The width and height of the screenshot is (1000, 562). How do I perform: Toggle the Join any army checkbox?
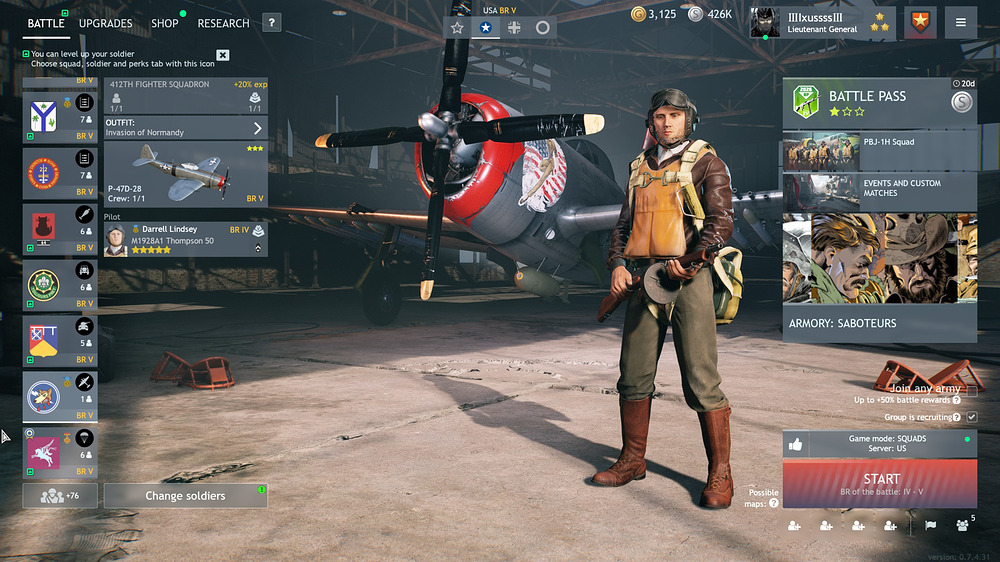[971, 389]
